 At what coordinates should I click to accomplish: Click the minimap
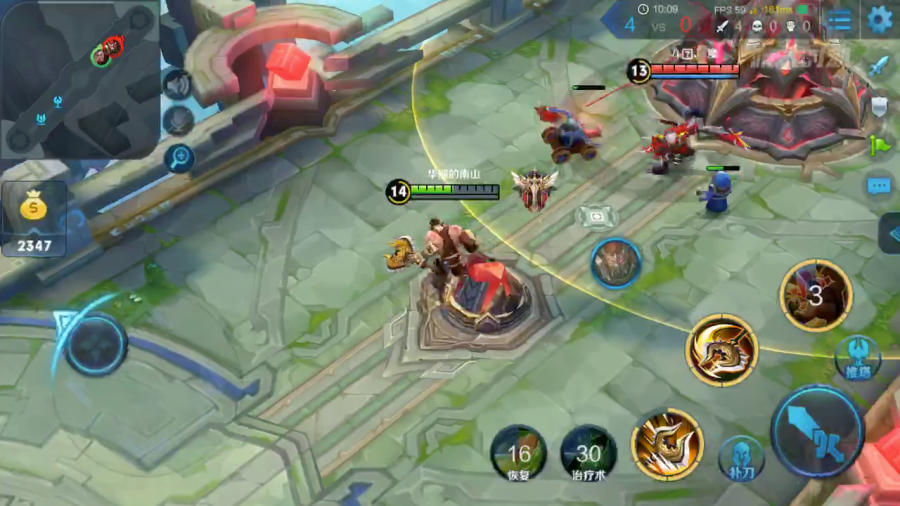pyautogui.click(x=79, y=78)
